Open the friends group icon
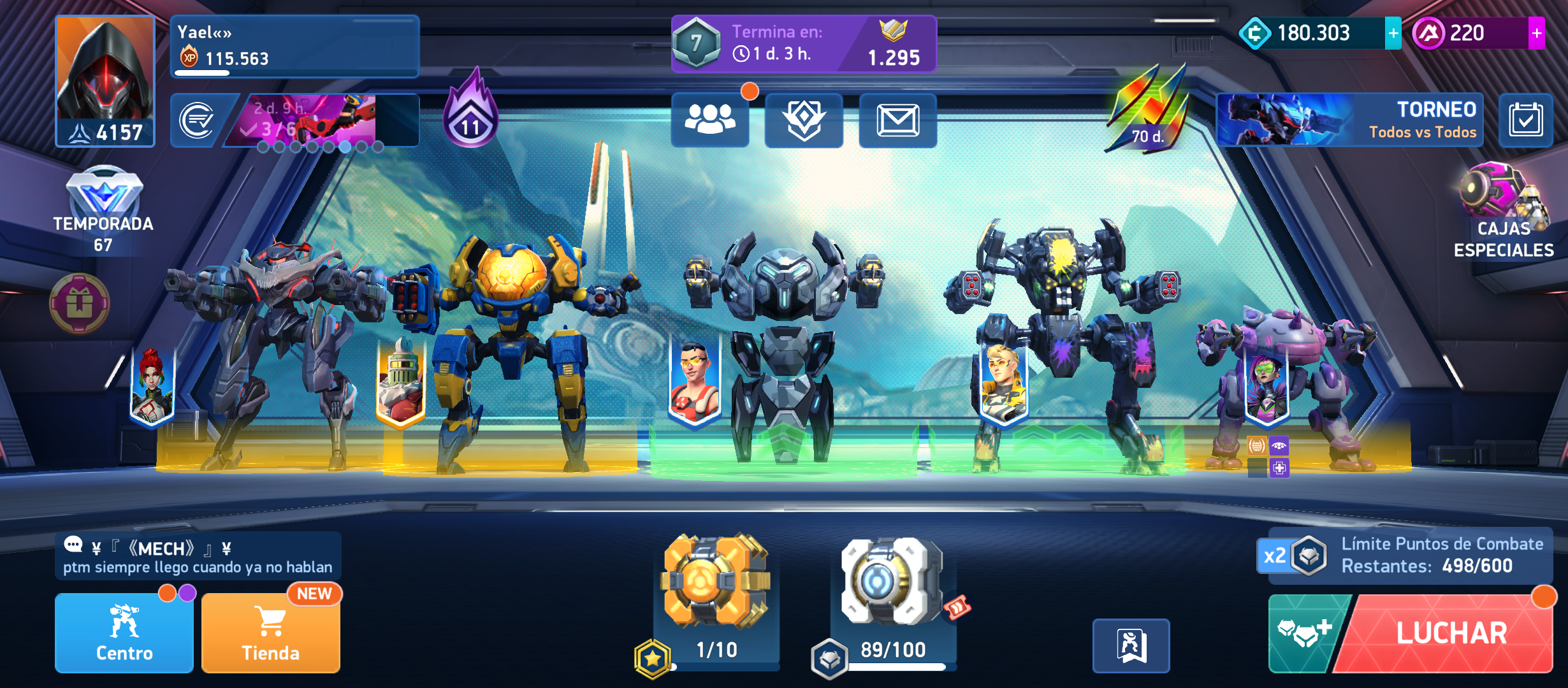Screen dimensions: 1568x688 [709, 120]
